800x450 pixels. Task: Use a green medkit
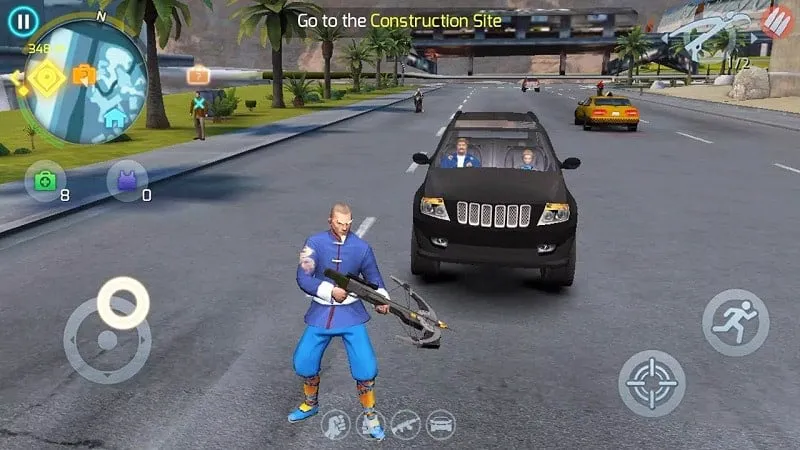pos(45,181)
